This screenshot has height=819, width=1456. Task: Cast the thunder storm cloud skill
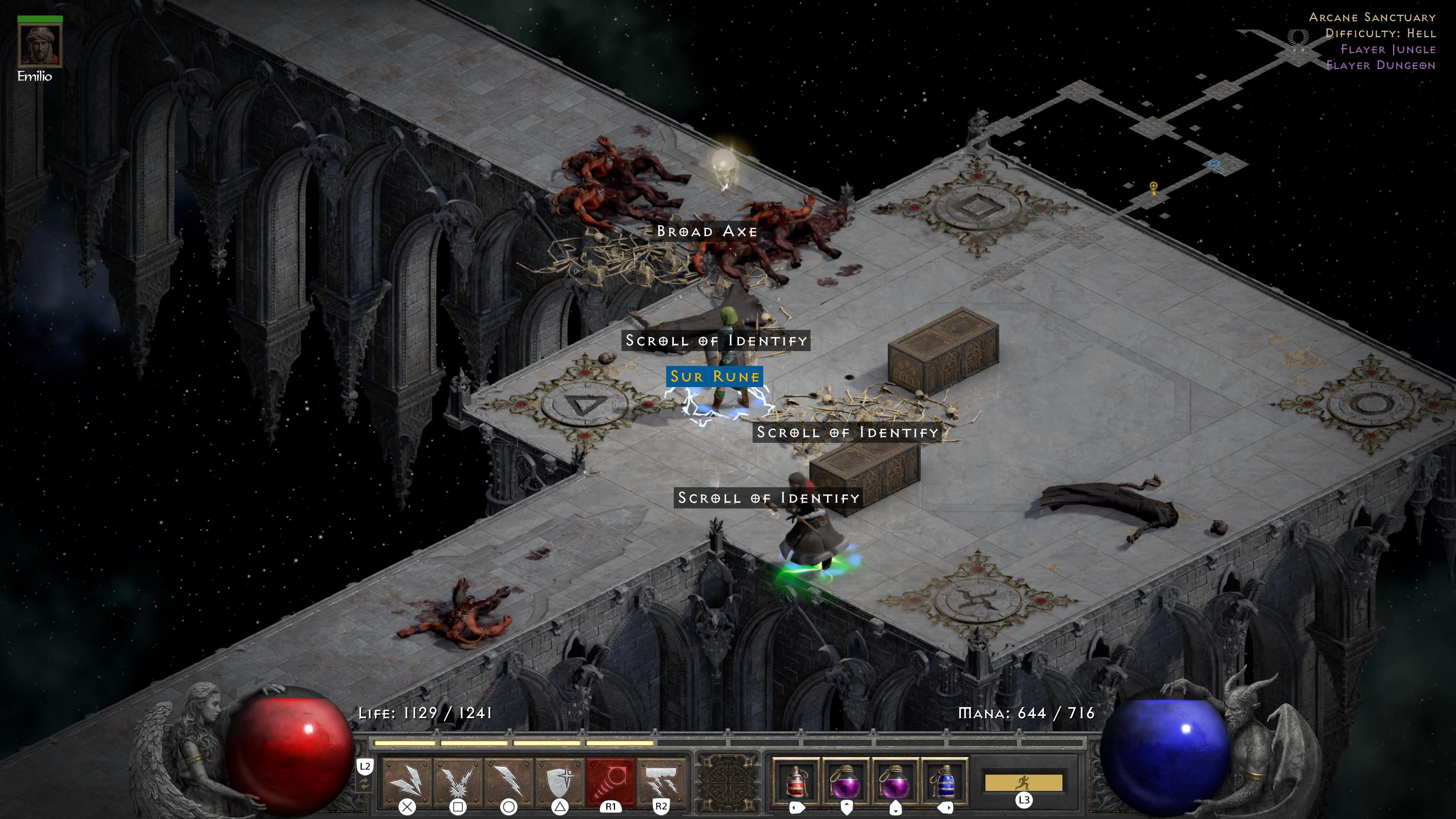(661, 780)
